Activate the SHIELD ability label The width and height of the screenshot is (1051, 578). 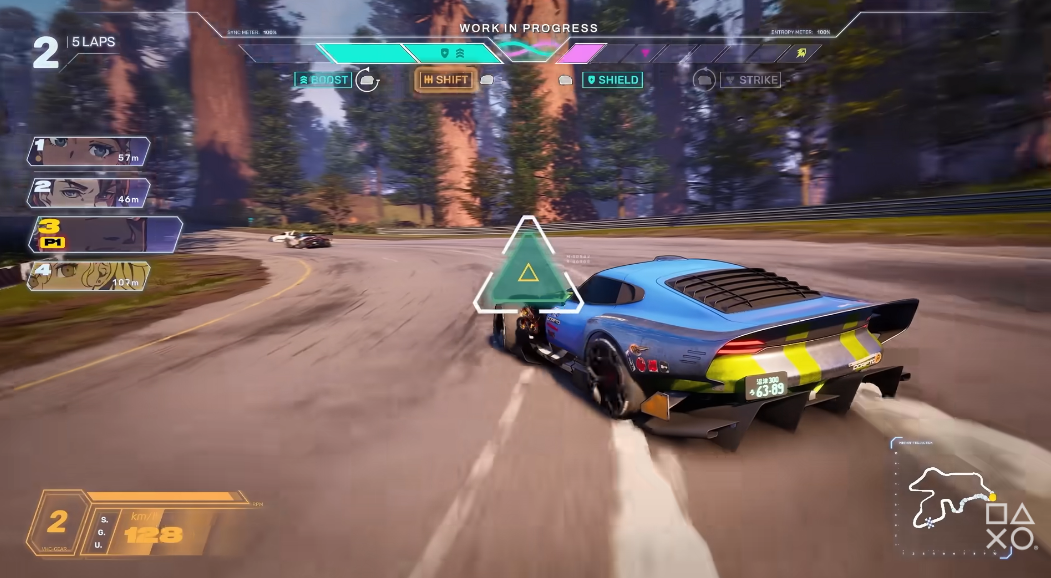click(x=613, y=80)
